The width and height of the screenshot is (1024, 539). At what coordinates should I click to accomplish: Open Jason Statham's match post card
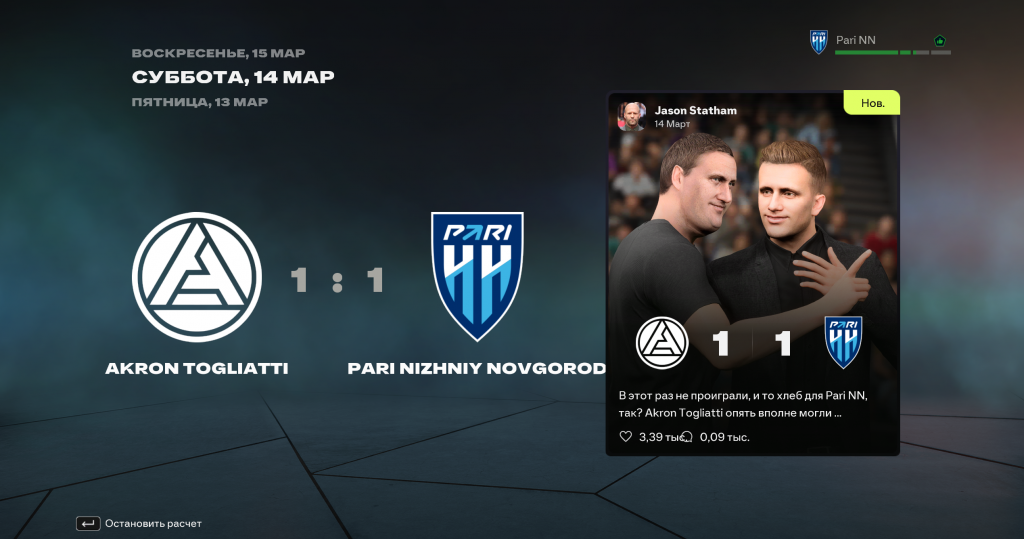click(x=752, y=270)
